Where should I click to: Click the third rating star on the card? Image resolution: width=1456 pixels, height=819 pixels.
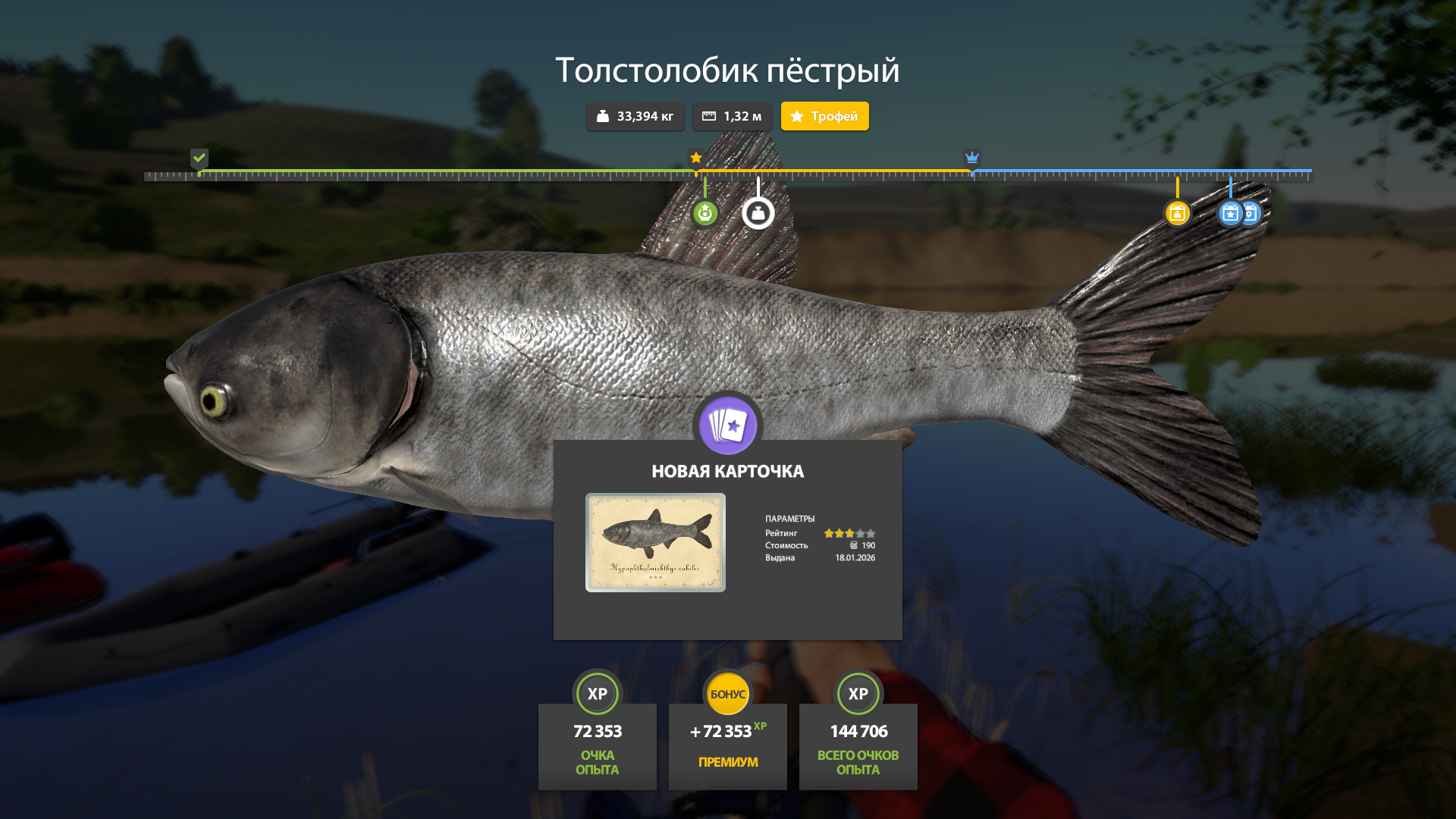[x=850, y=533]
